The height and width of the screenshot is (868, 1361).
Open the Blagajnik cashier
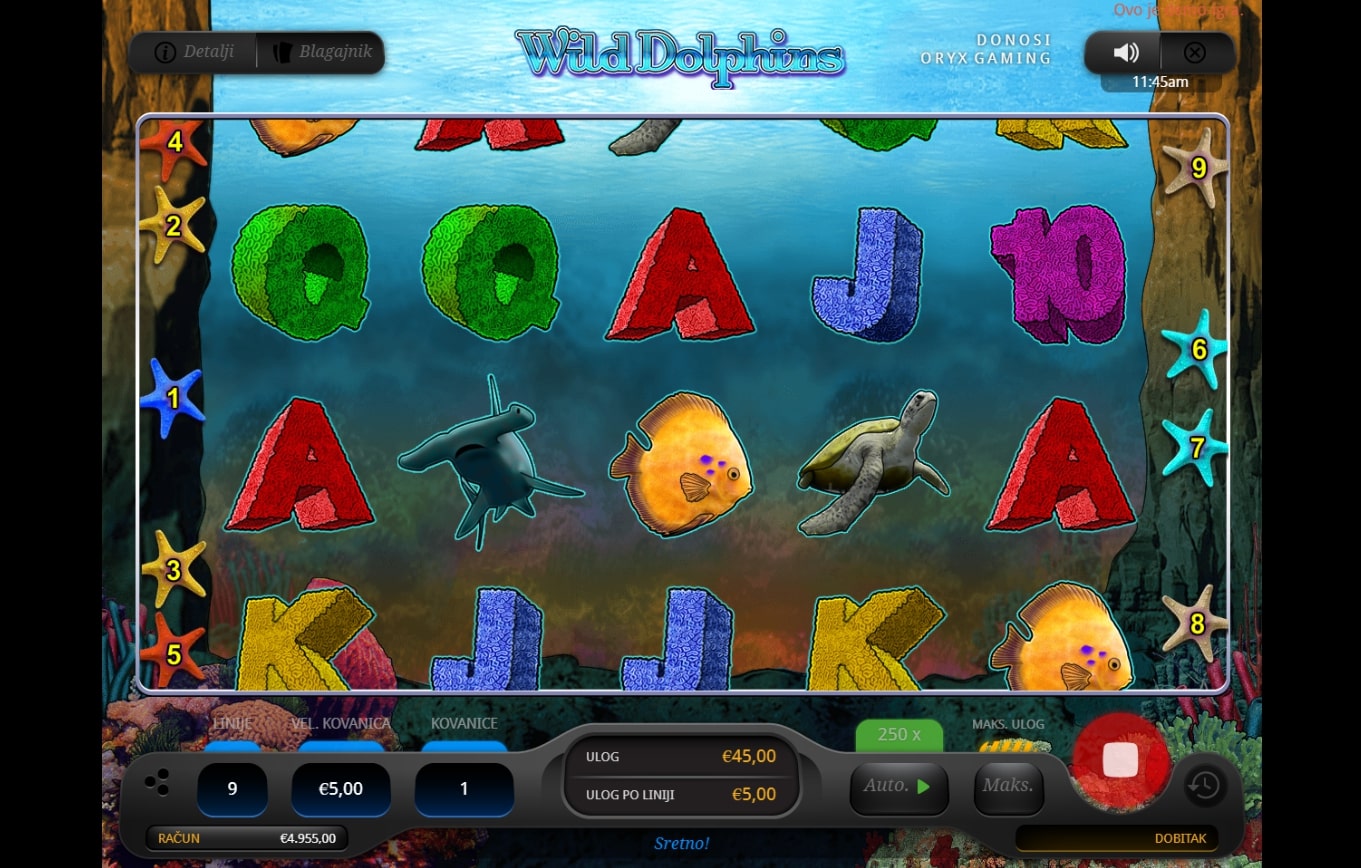coord(321,52)
